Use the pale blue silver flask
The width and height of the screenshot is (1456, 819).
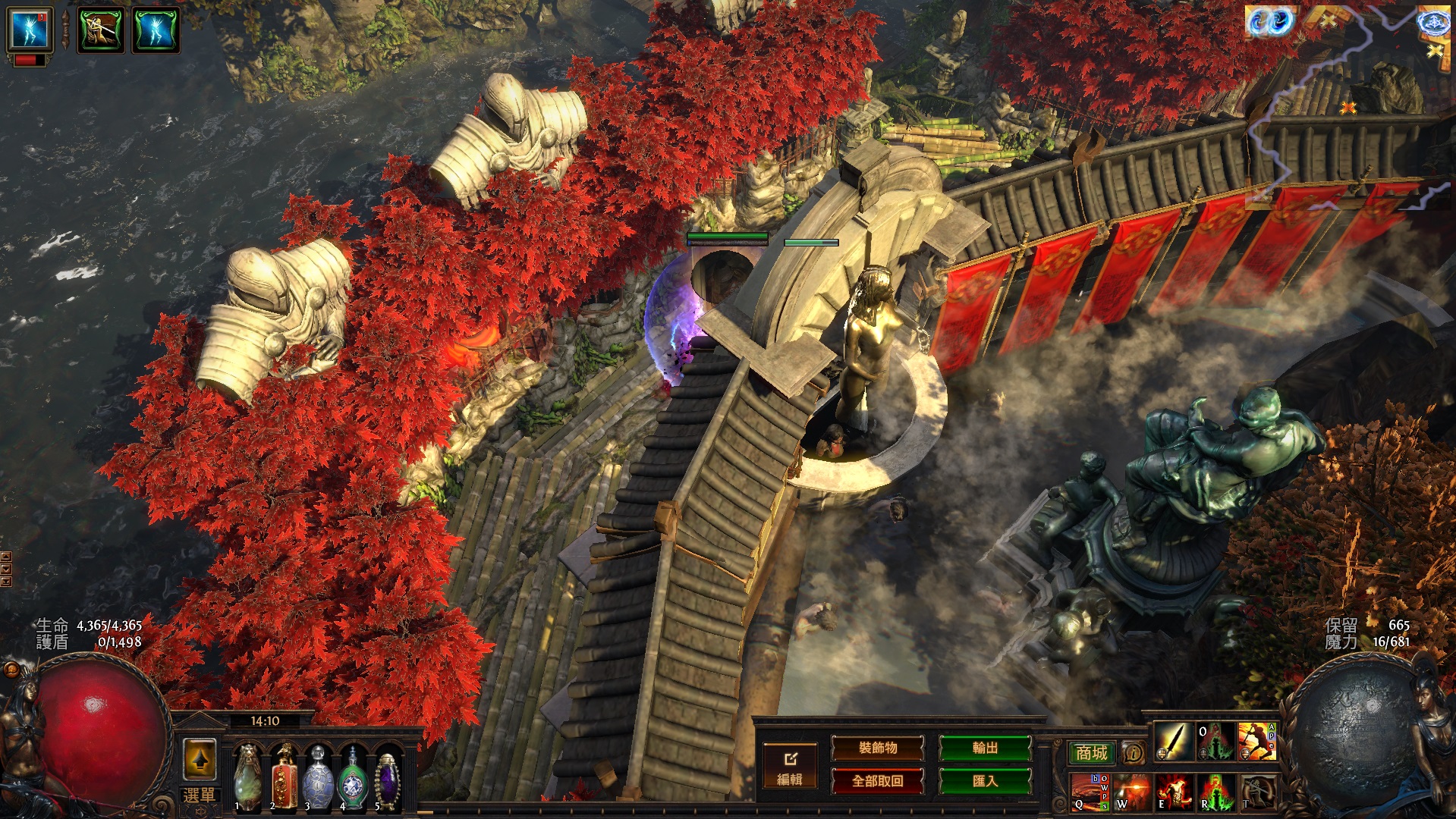pyautogui.click(x=318, y=775)
